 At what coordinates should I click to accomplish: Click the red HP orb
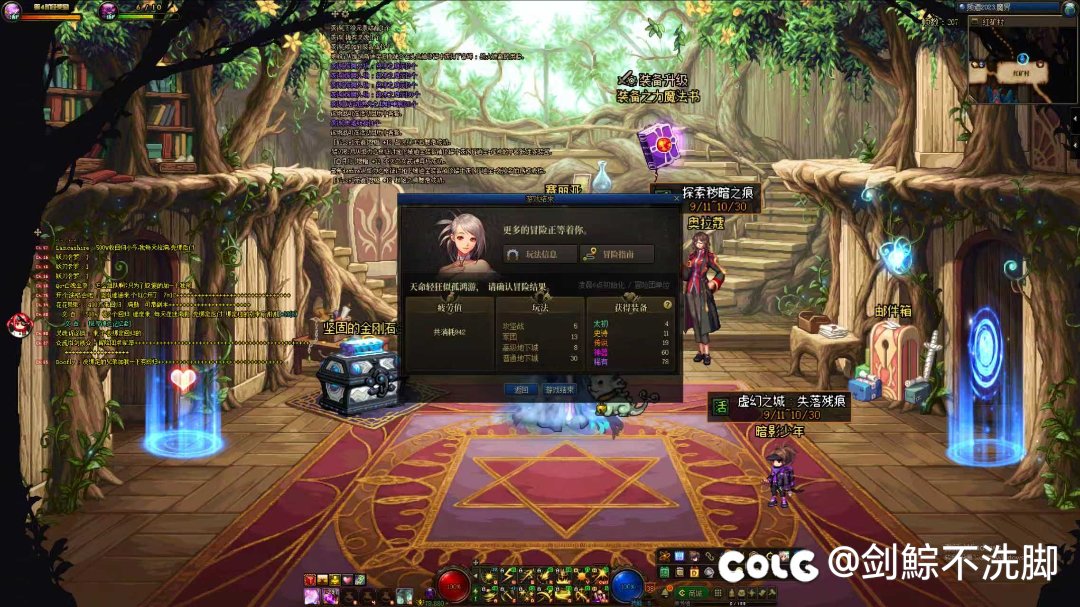pos(453,585)
